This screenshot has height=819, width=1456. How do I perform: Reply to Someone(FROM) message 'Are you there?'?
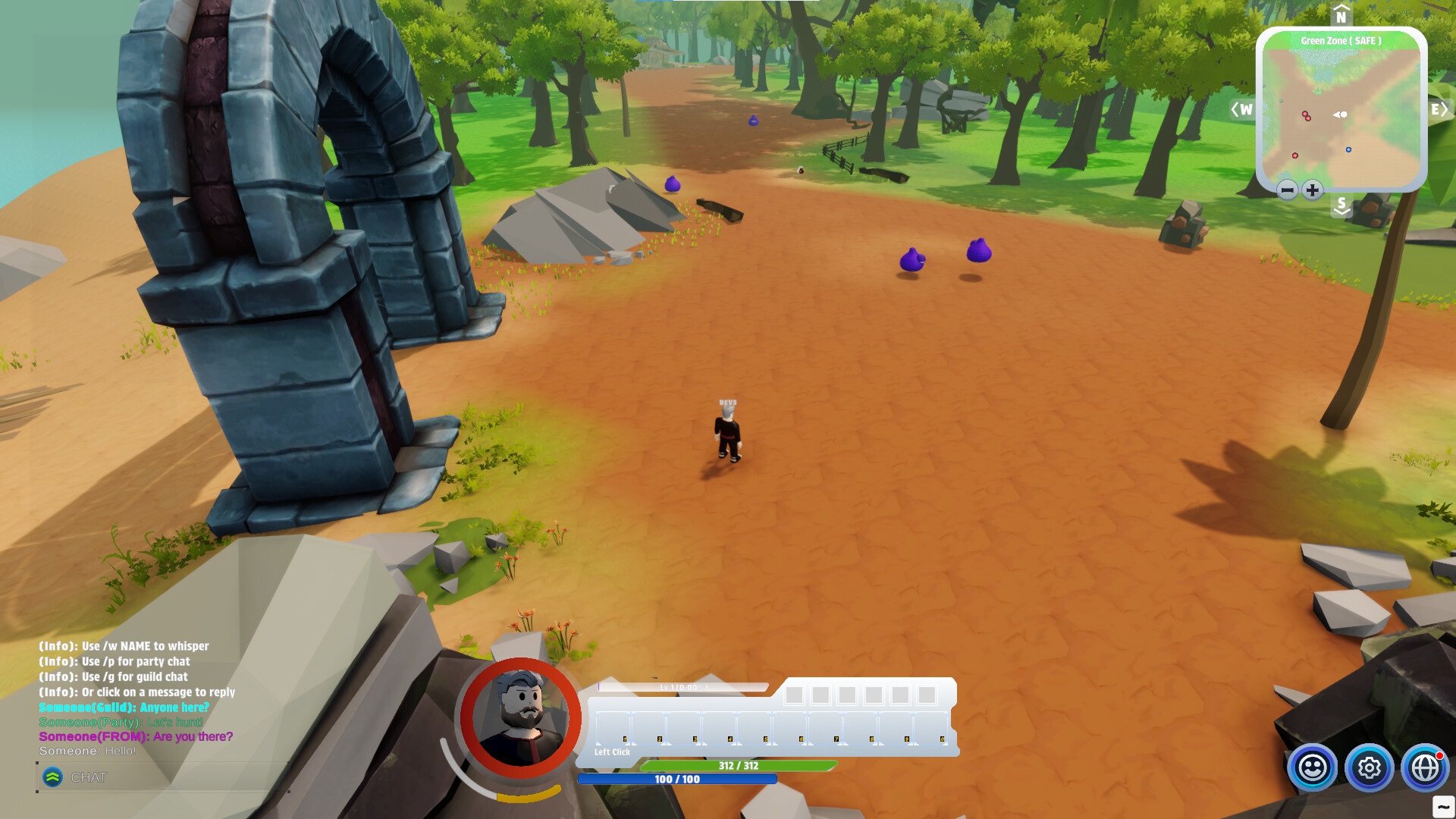[x=135, y=736]
